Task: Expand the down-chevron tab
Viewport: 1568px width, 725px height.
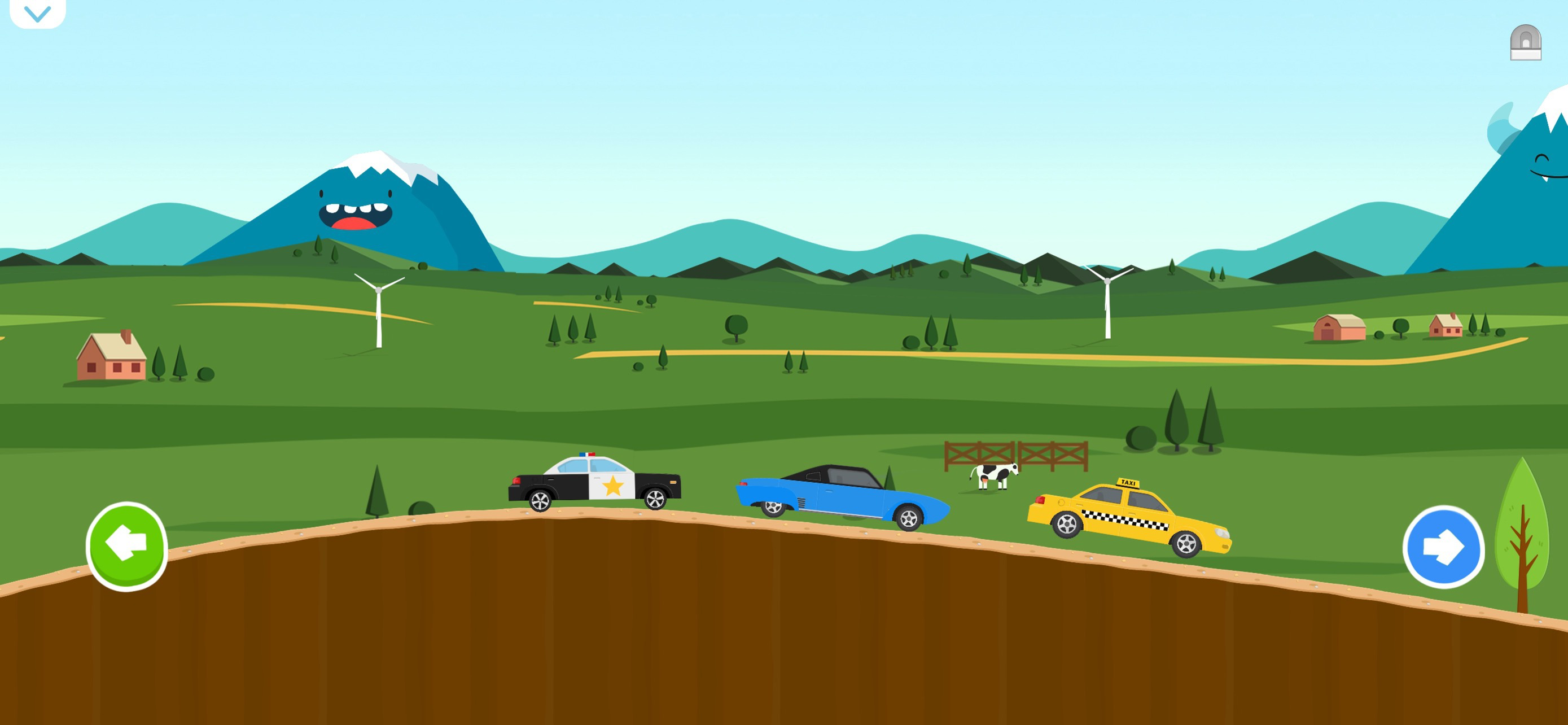Action: click(38, 14)
